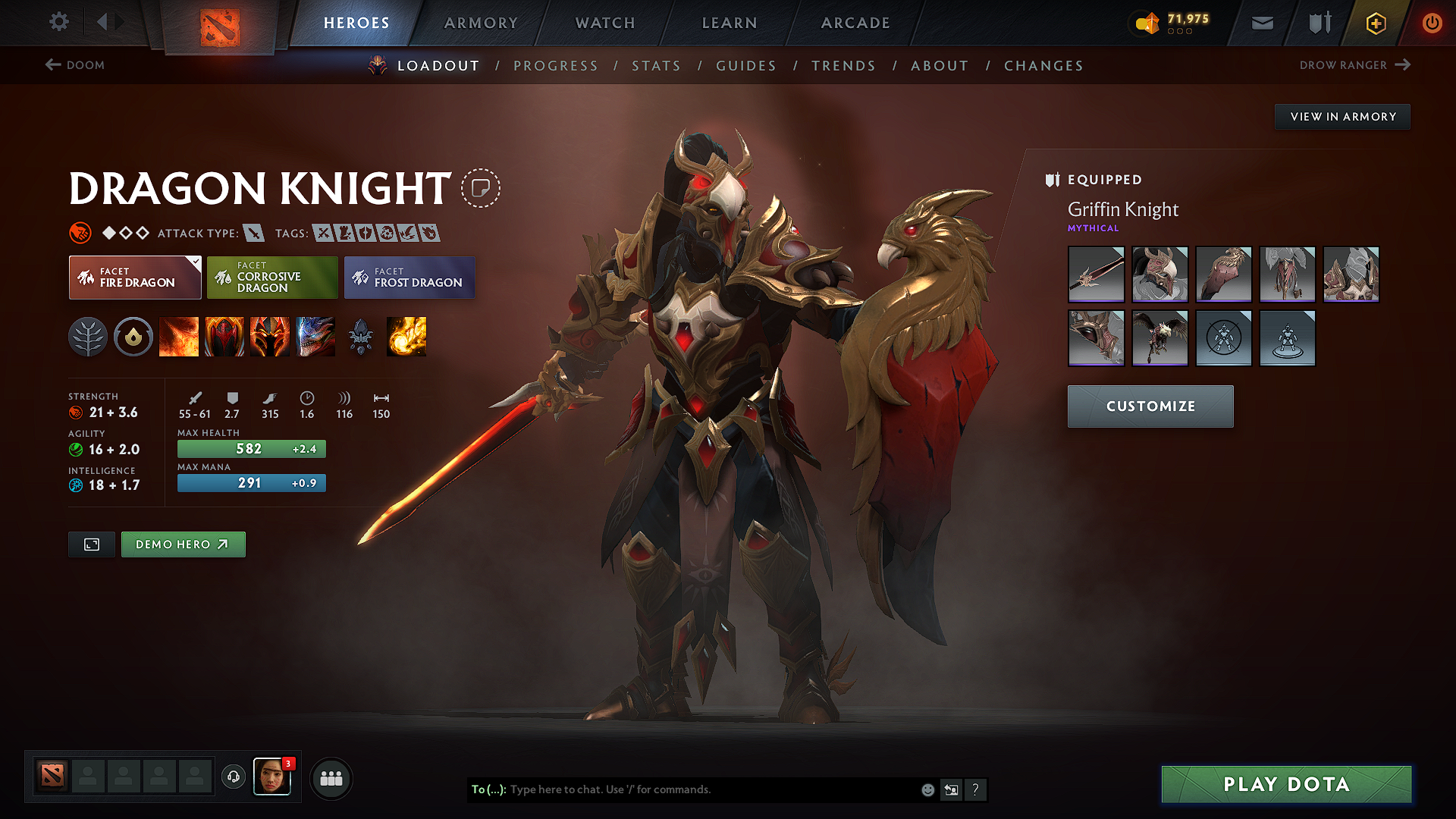Image resolution: width=1456 pixels, height=819 pixels.
Task: Click the Dota Plus hexagon icon
Action: coord(1375,23)
